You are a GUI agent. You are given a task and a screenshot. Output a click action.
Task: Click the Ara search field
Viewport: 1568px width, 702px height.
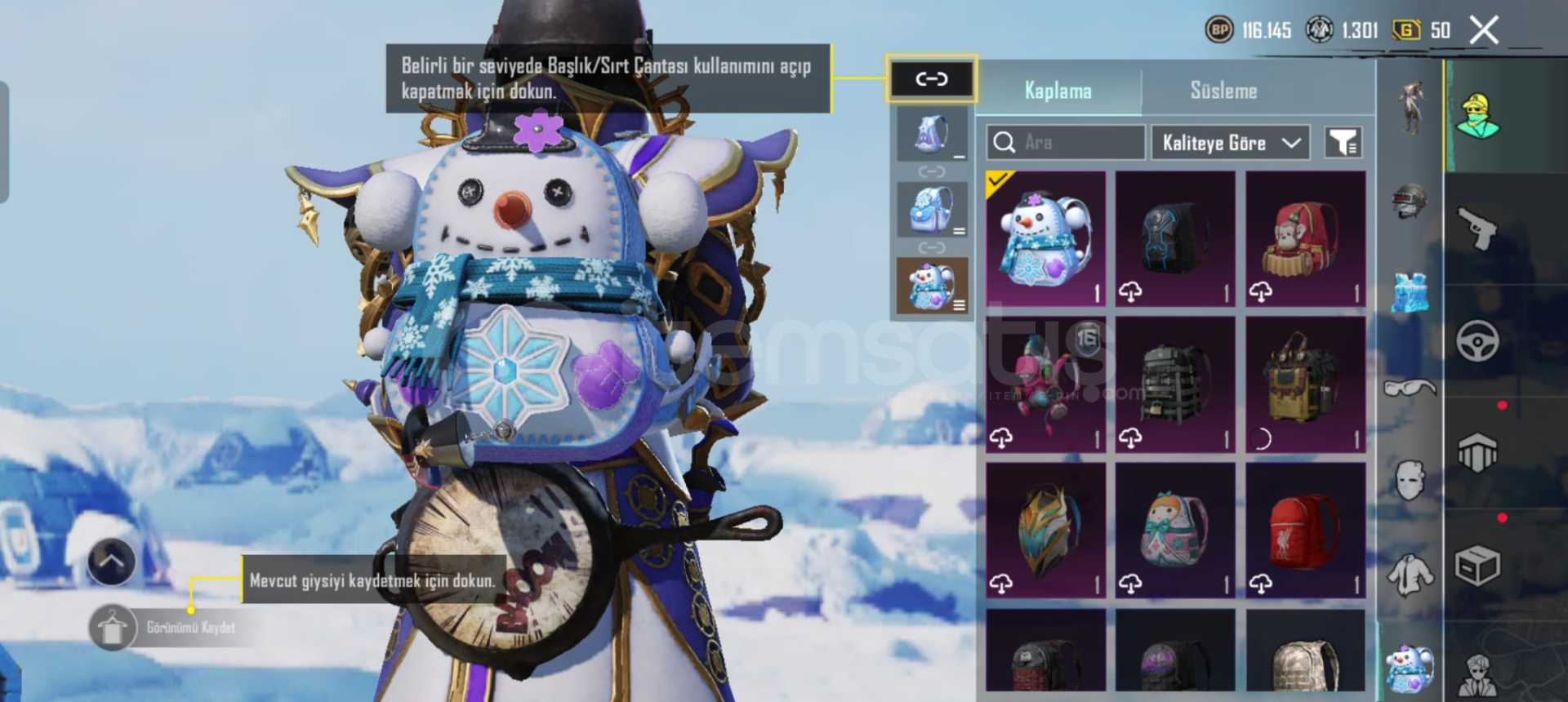coord(1065,143)
